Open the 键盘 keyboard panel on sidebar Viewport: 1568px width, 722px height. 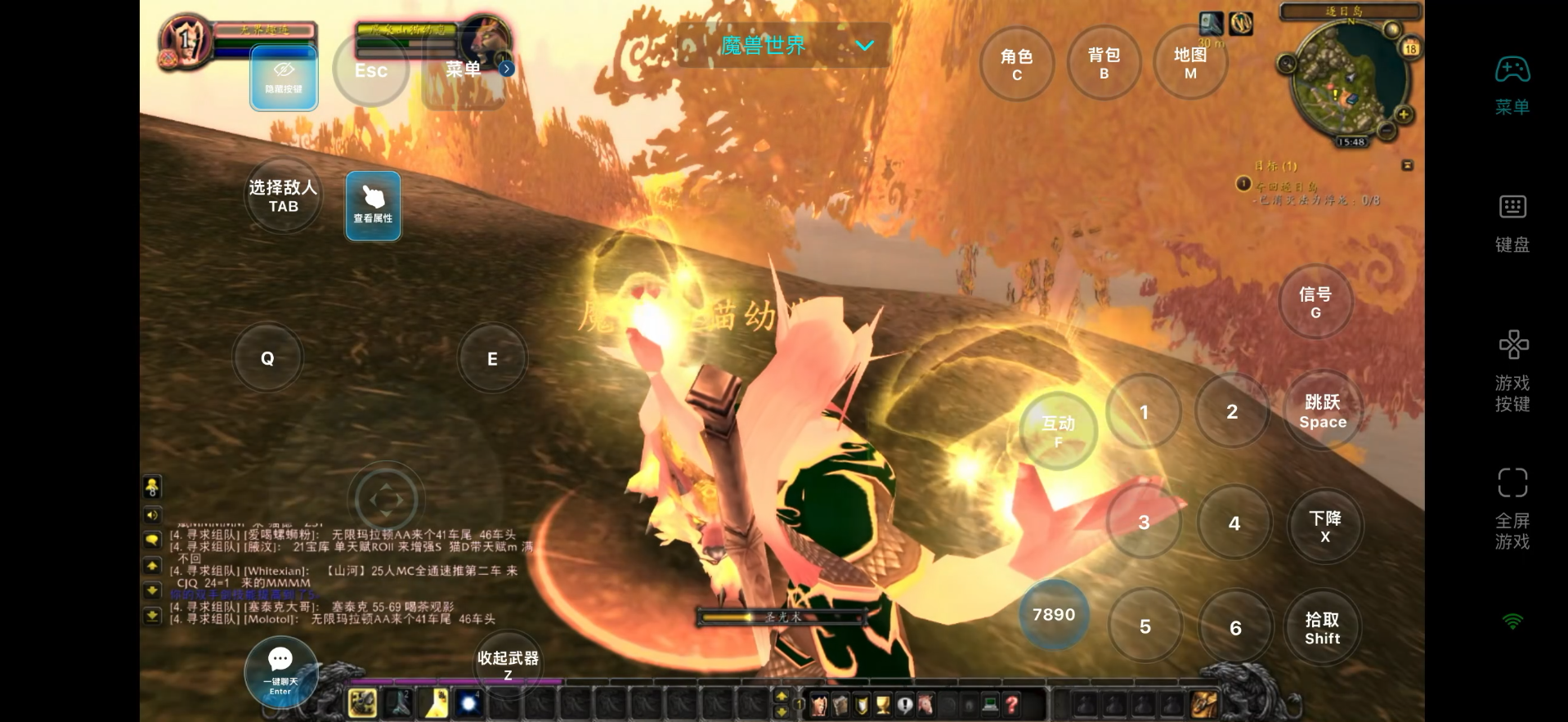1512,222
